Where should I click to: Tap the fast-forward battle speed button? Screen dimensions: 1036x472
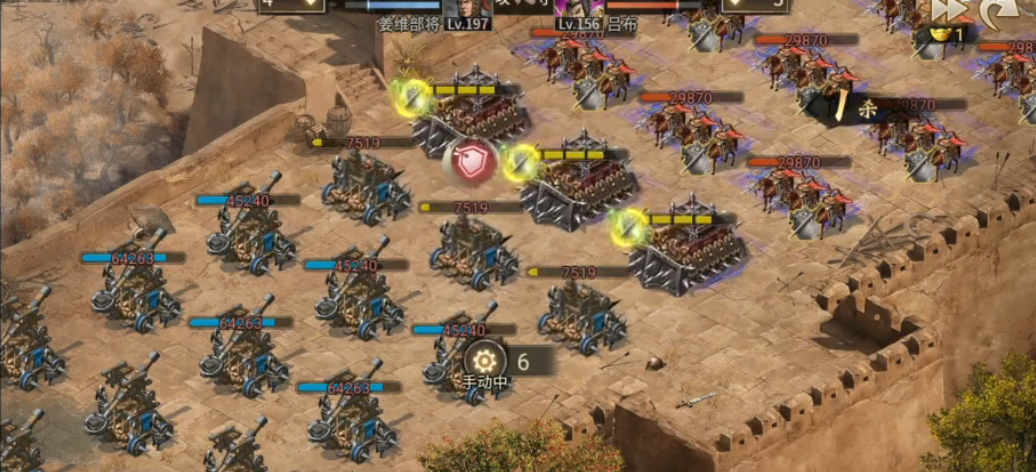tap(947, 10)
